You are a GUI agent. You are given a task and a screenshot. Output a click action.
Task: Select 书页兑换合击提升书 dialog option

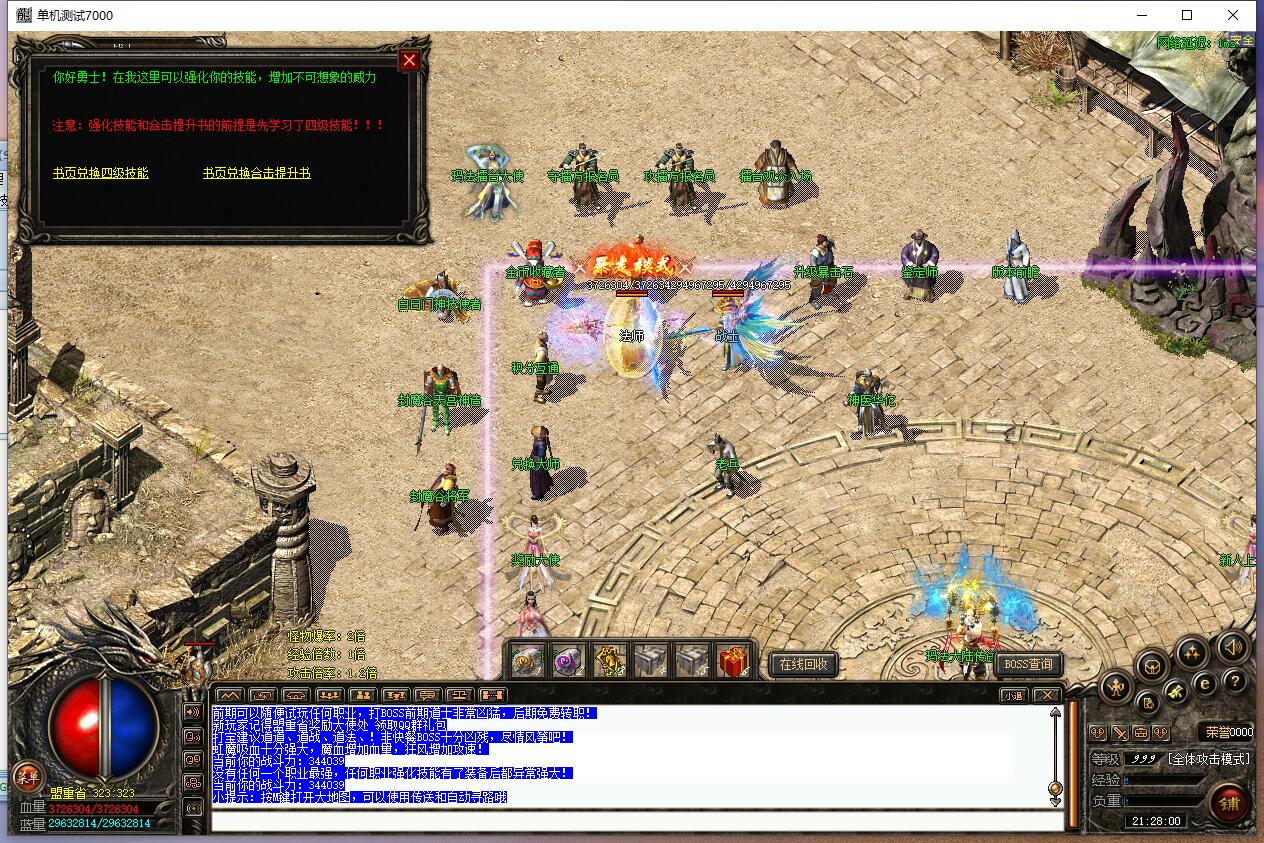(256, 173)
